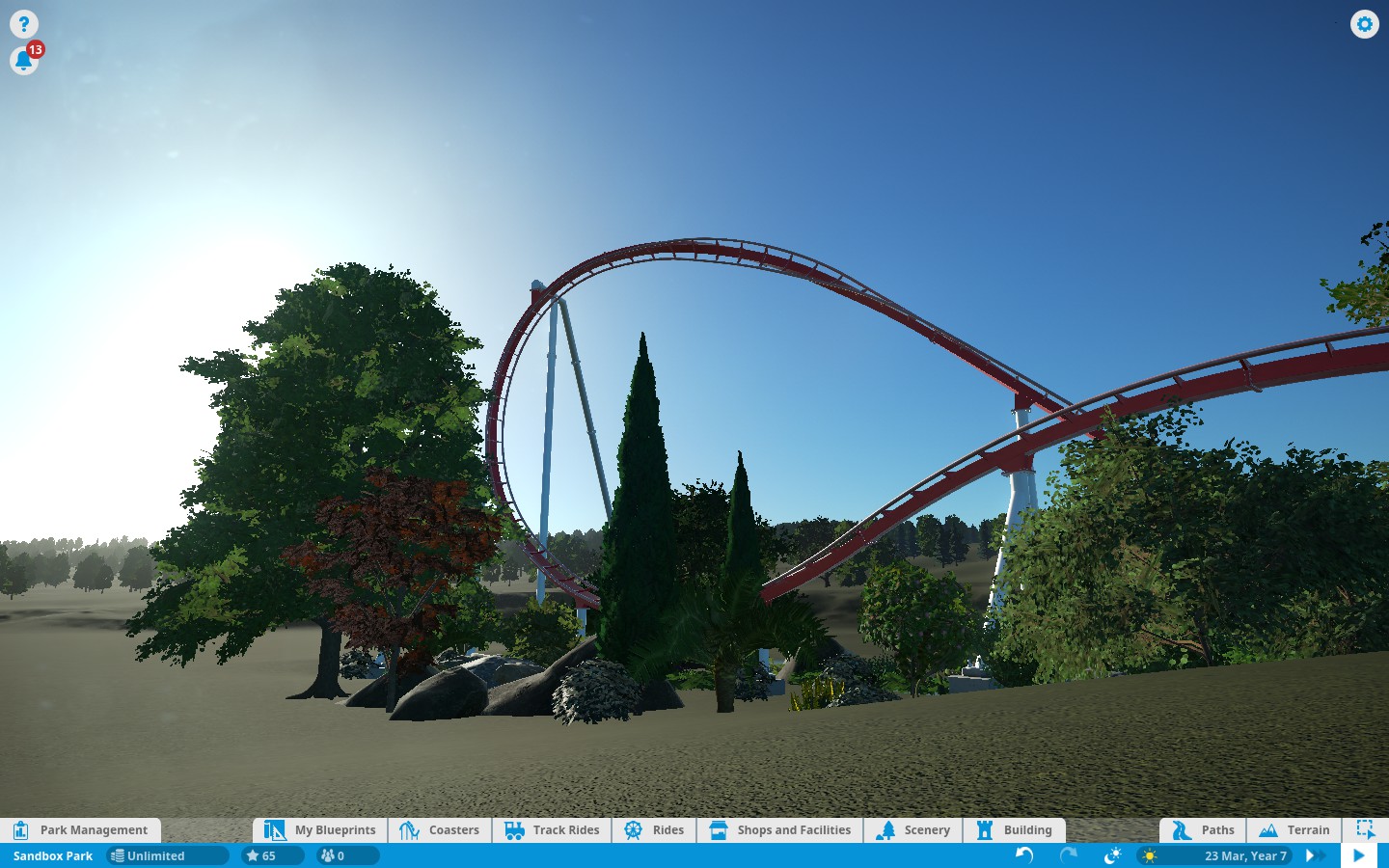The width and height of the screenshot is (1389, 868).
Task: Open Shops and Facilities
Action: (x=779, y=830)
